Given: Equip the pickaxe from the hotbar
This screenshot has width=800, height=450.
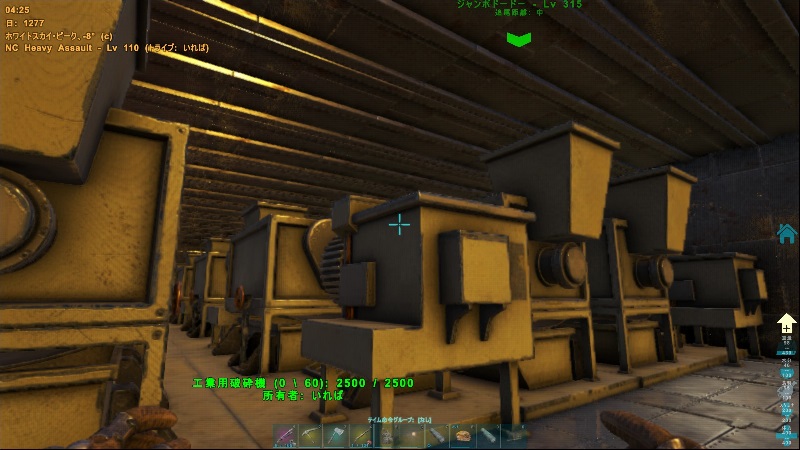Looking at the screenshot, I should (309, 435).
